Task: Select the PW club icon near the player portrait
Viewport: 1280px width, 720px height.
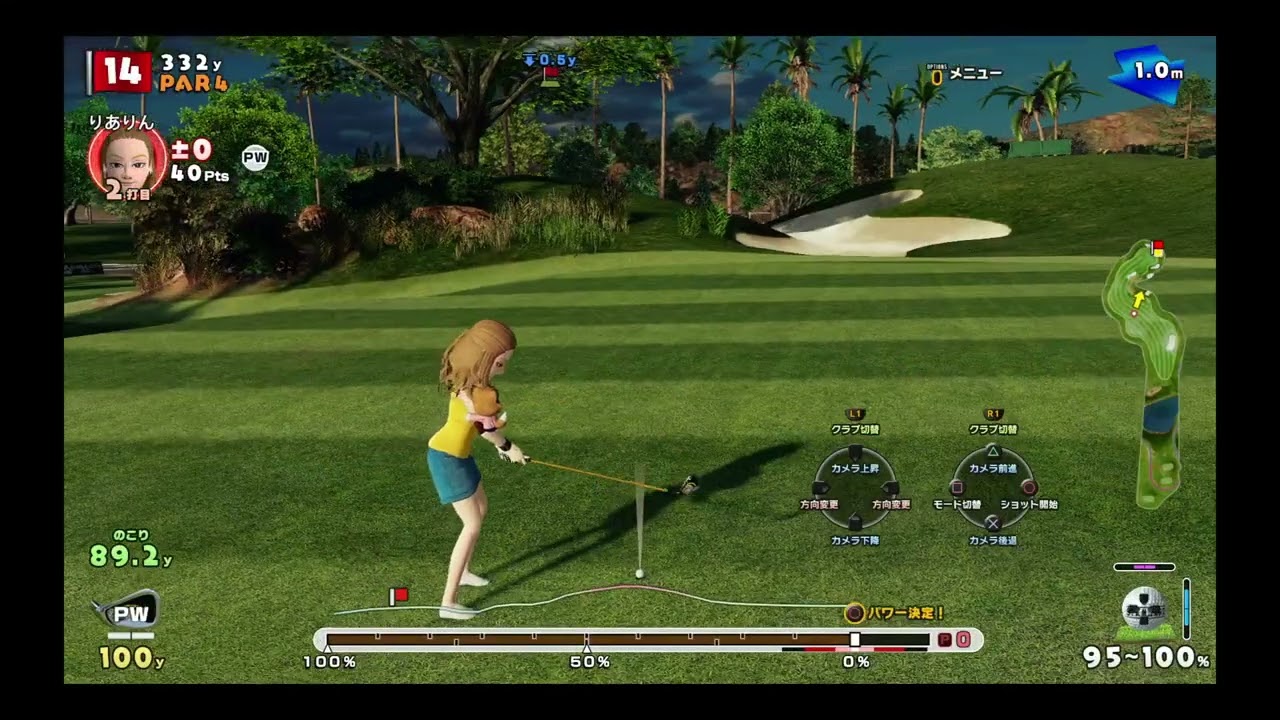Action: 256,157
